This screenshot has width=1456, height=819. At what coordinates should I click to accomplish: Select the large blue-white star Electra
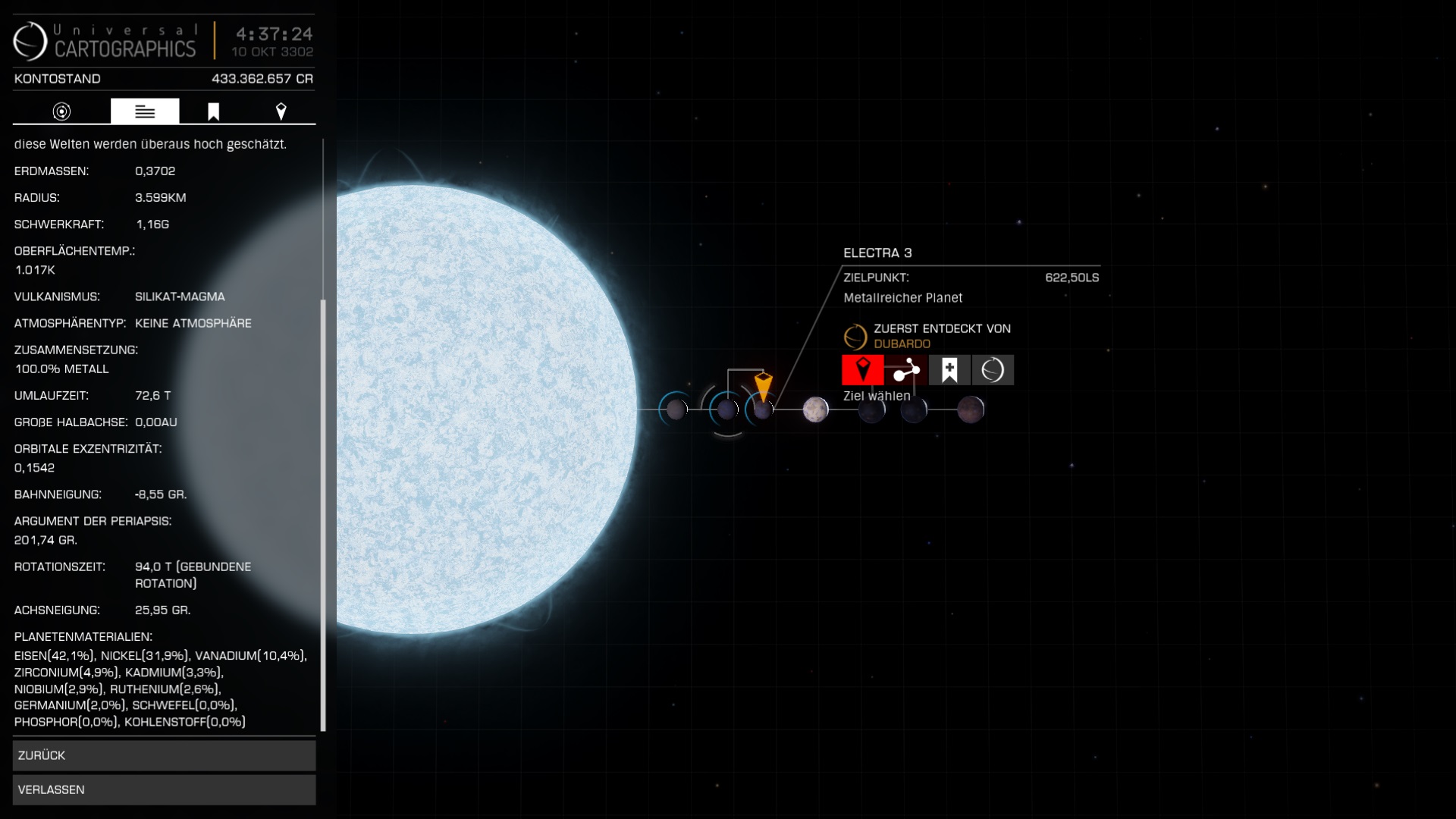[485, 409]
